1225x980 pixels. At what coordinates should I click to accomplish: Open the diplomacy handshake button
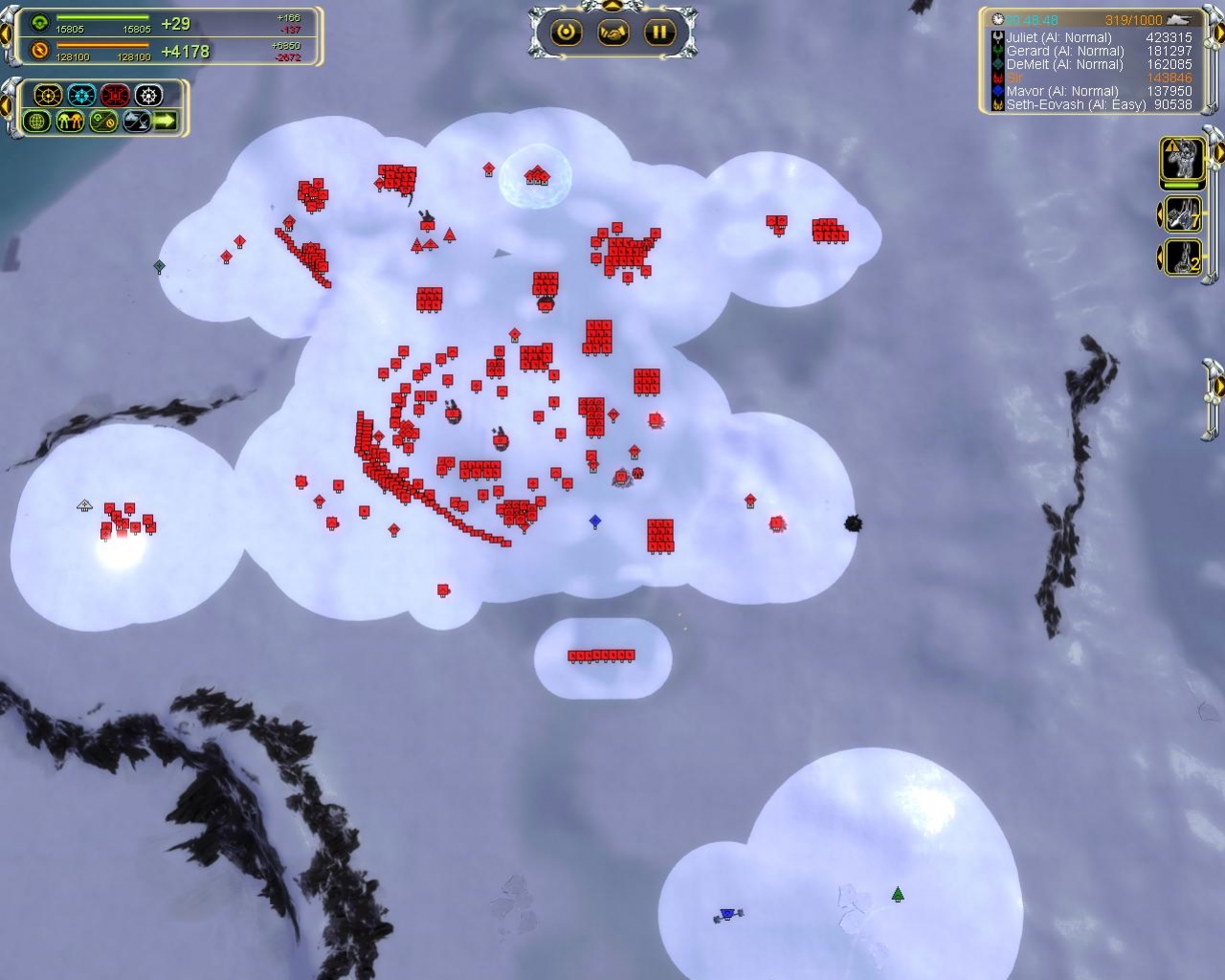pos(612,32)
